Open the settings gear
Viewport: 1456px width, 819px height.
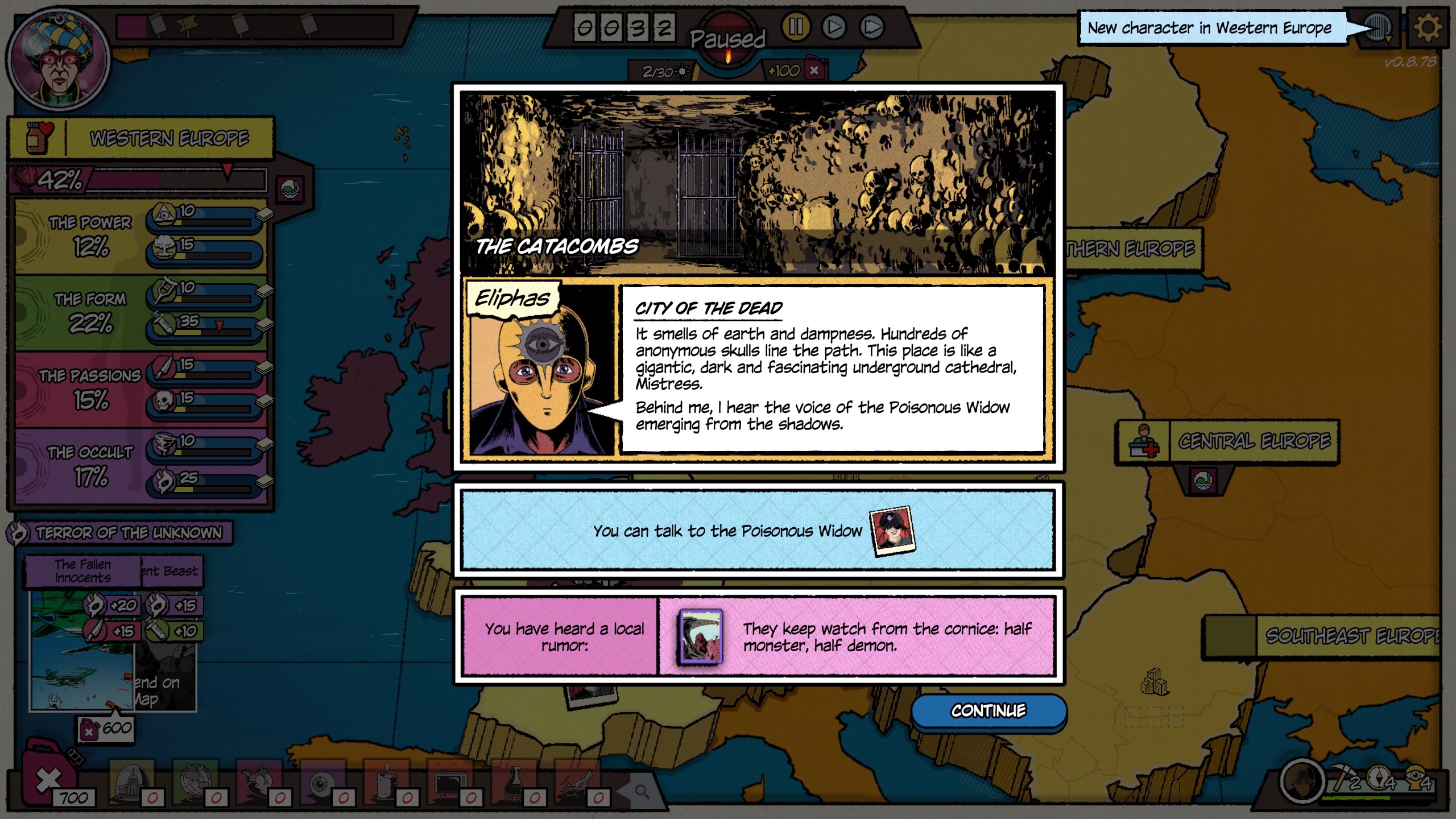(x=1428, y=27)
